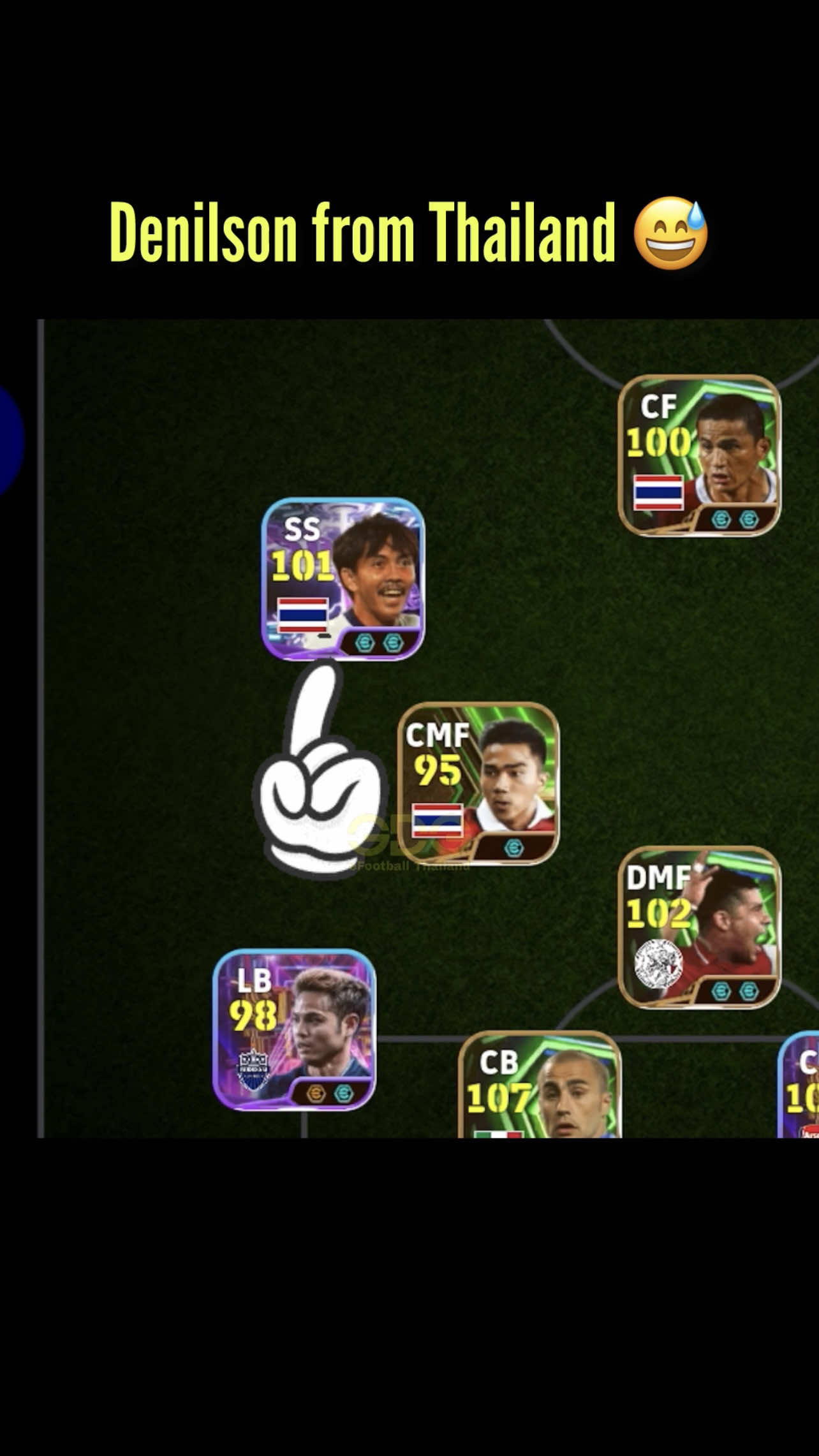Click the Thailand flag on CF 100 card

pos(658,492)
